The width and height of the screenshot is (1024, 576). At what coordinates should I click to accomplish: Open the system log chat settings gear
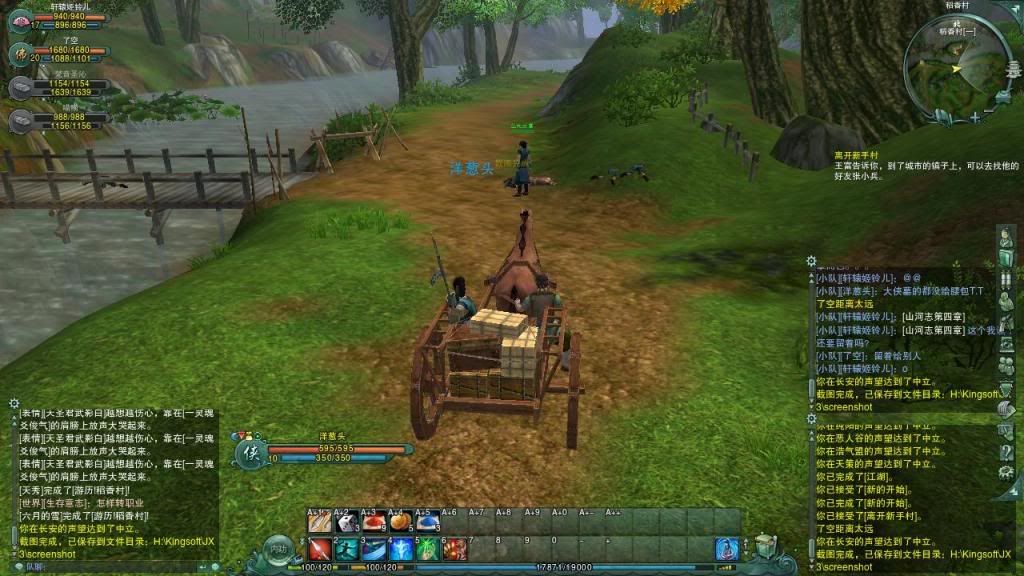click(811, 417)
